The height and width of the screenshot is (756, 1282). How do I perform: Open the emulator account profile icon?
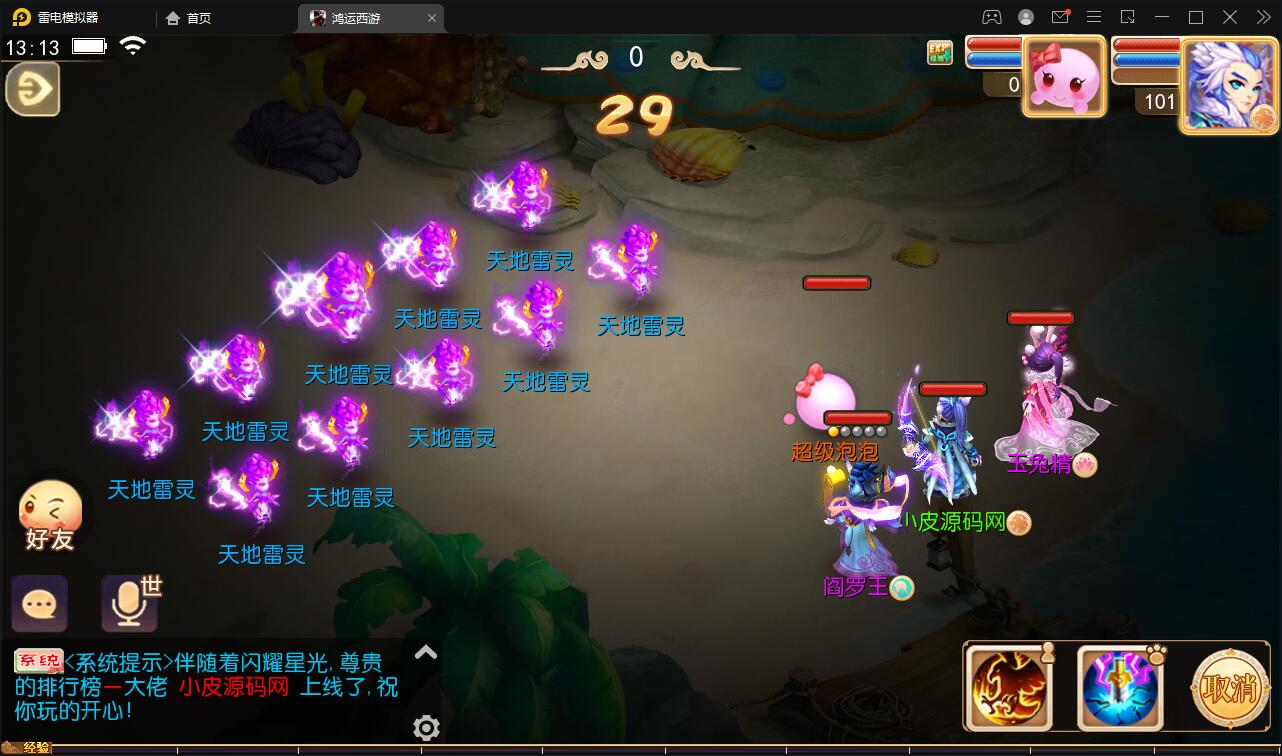tap(1024, 17)
